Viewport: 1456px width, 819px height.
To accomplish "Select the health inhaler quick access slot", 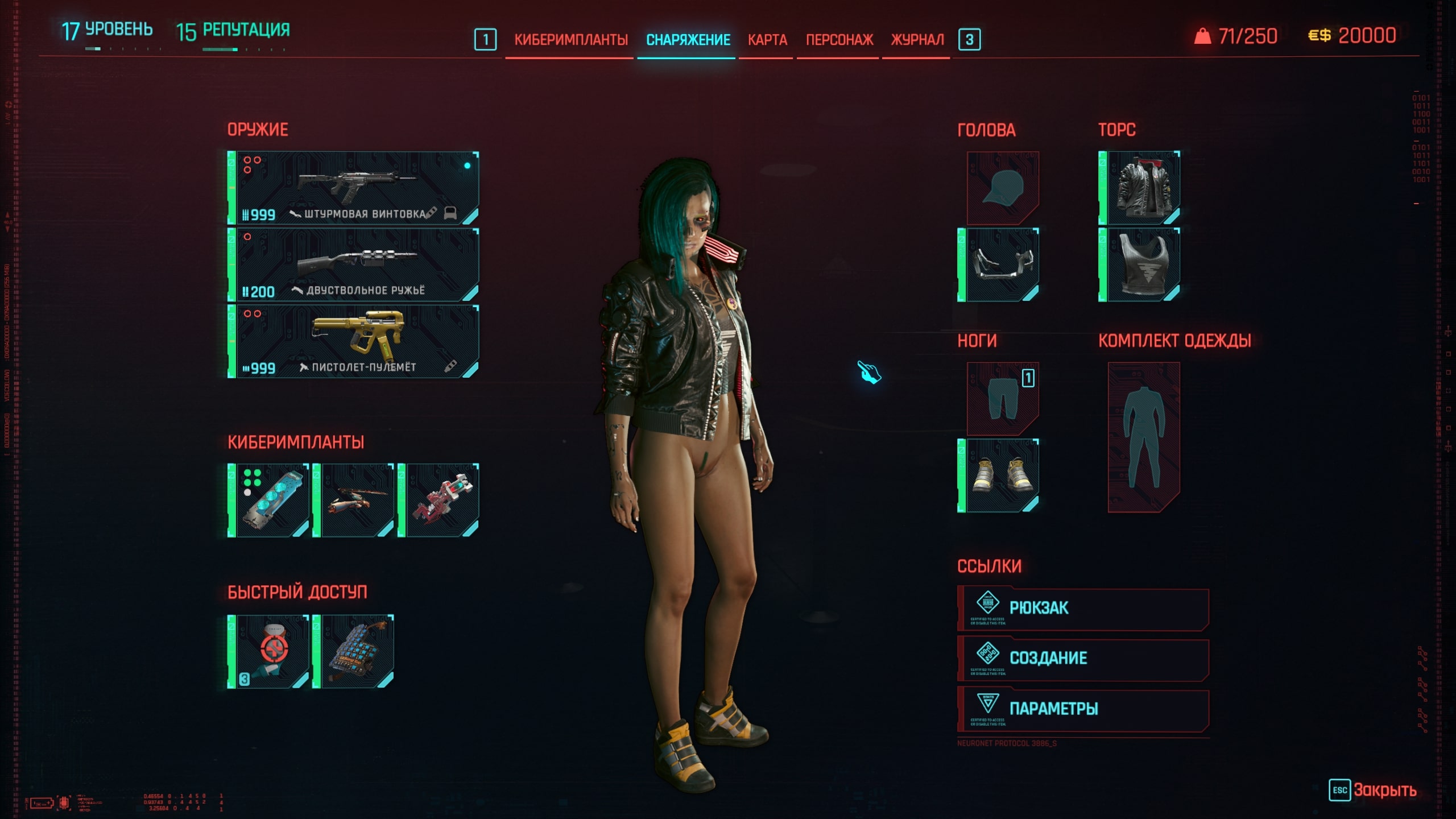I will pos(269,651).
